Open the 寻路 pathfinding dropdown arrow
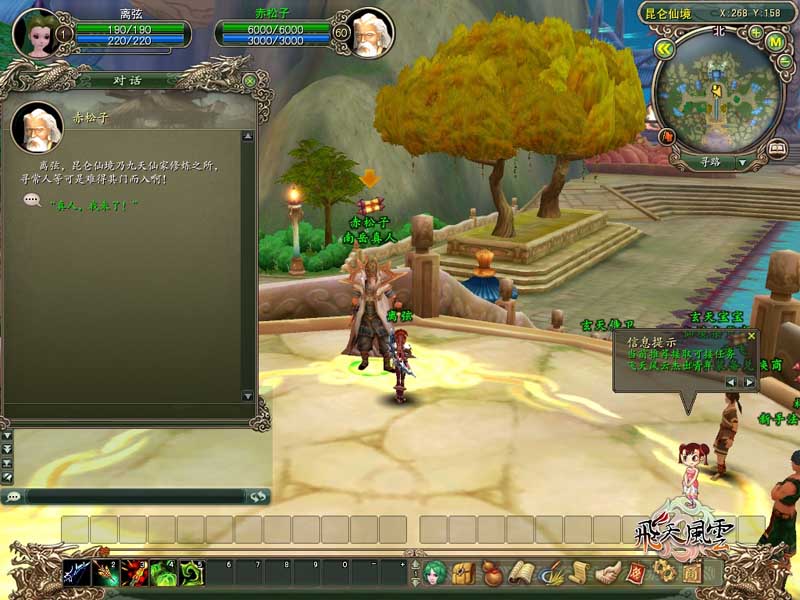 (x=742, y=162)
